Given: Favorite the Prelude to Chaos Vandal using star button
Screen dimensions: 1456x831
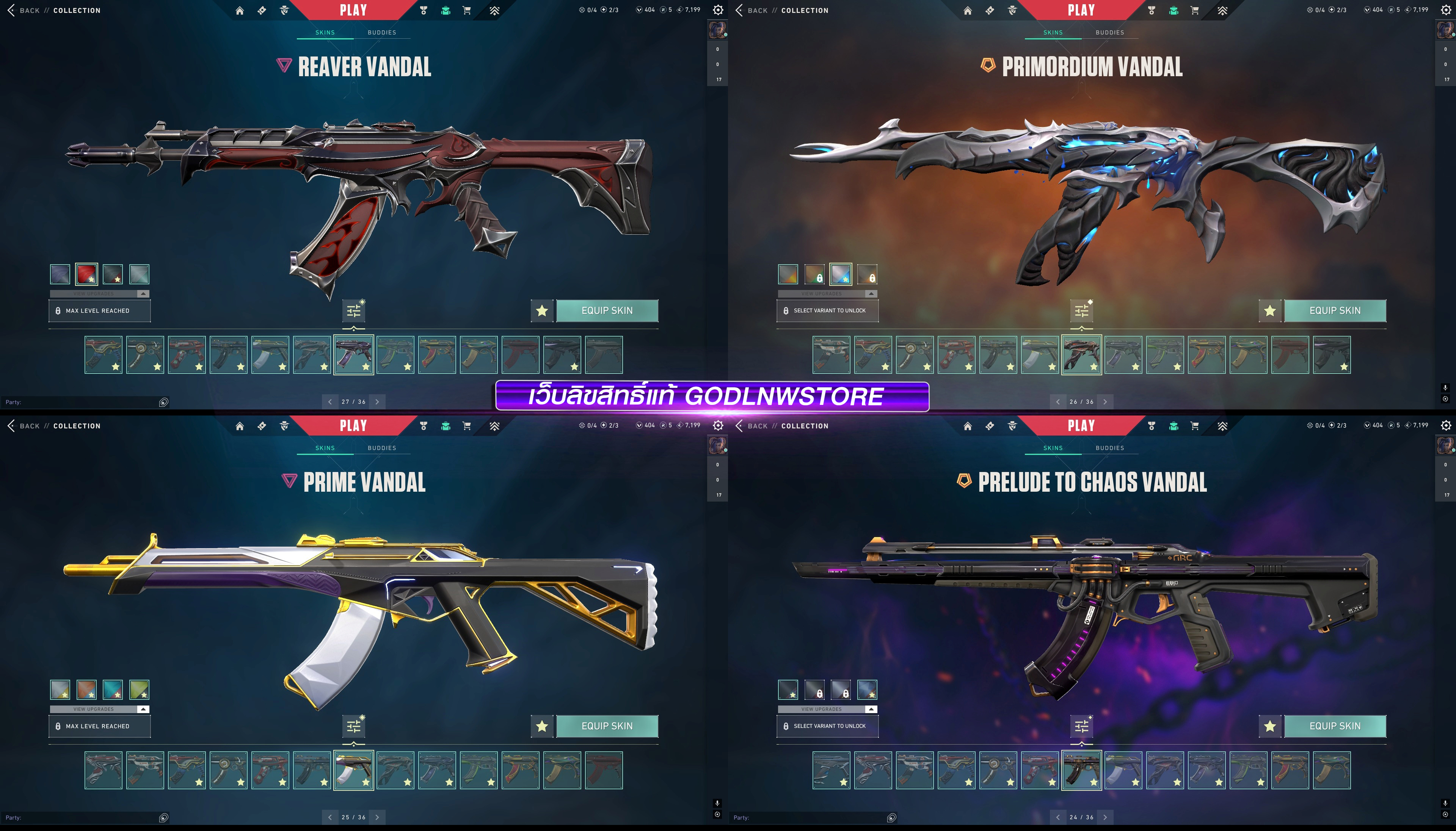Looking at the screenshot, I should [1269, 726].
